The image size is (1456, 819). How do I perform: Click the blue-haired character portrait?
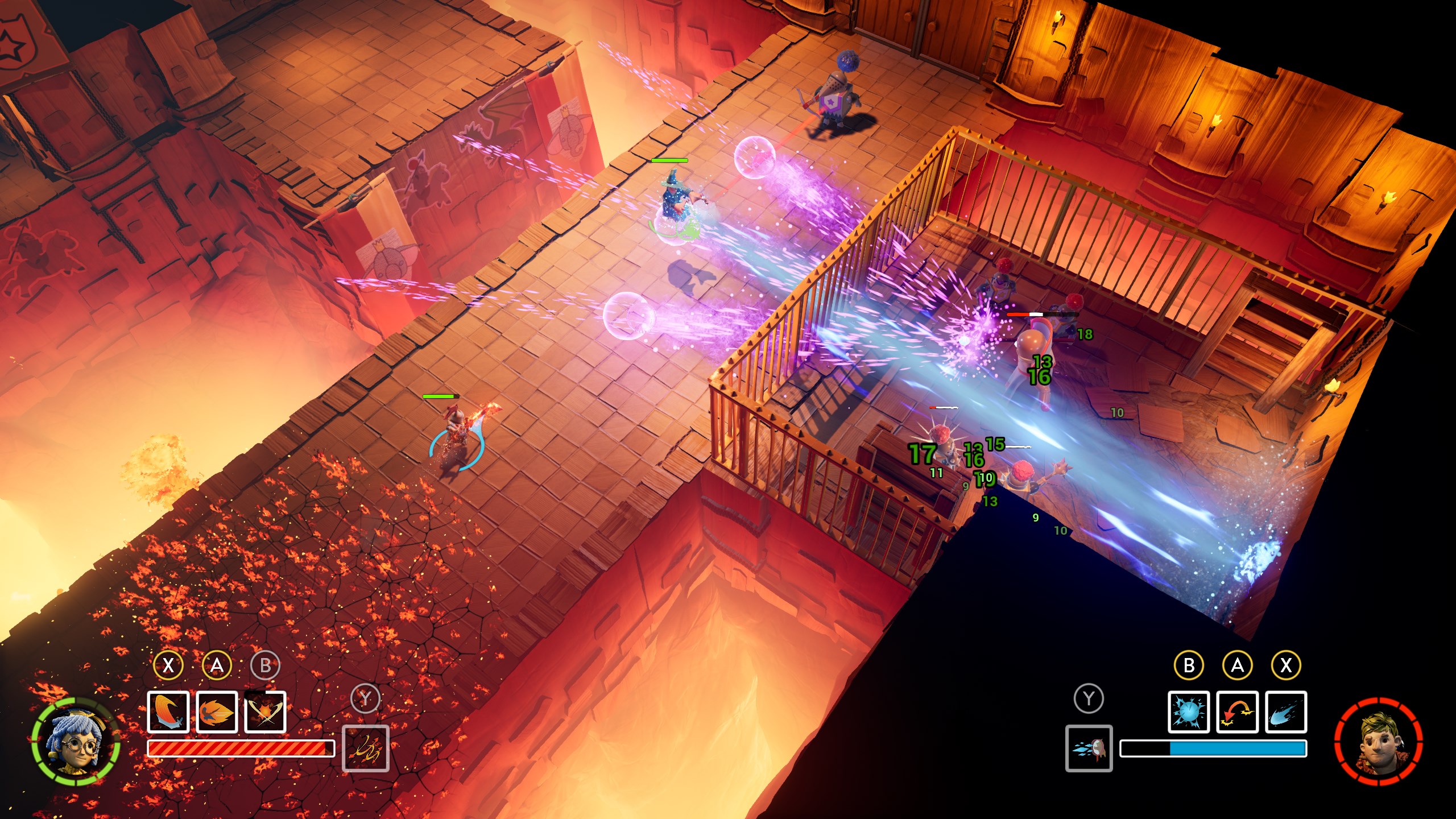pos(76,742)
